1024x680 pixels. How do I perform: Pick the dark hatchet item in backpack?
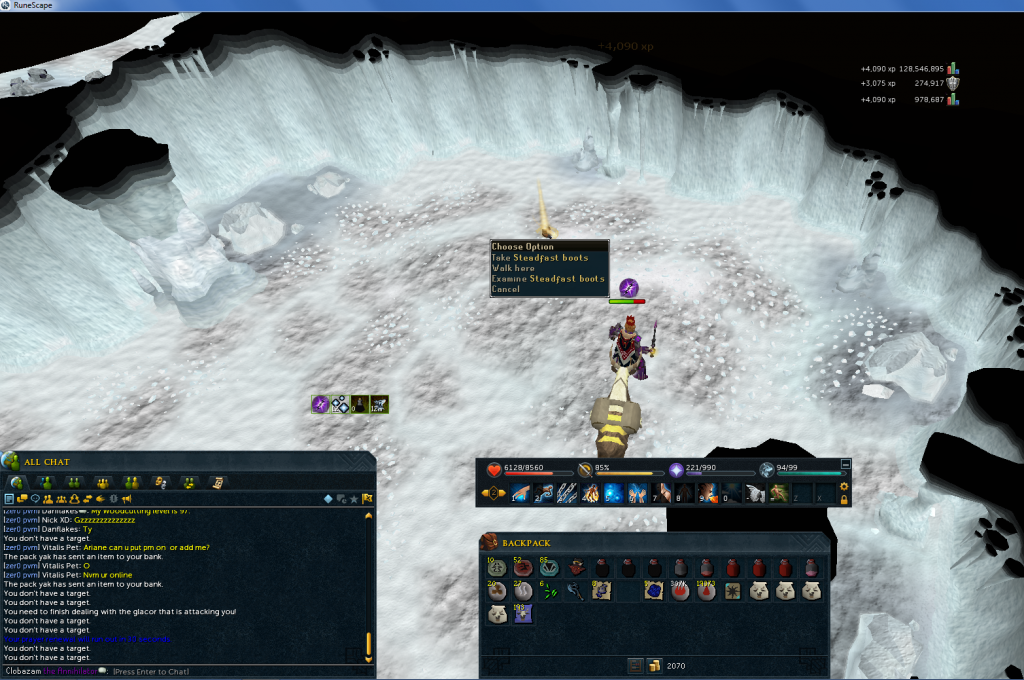tap(576, 592)
